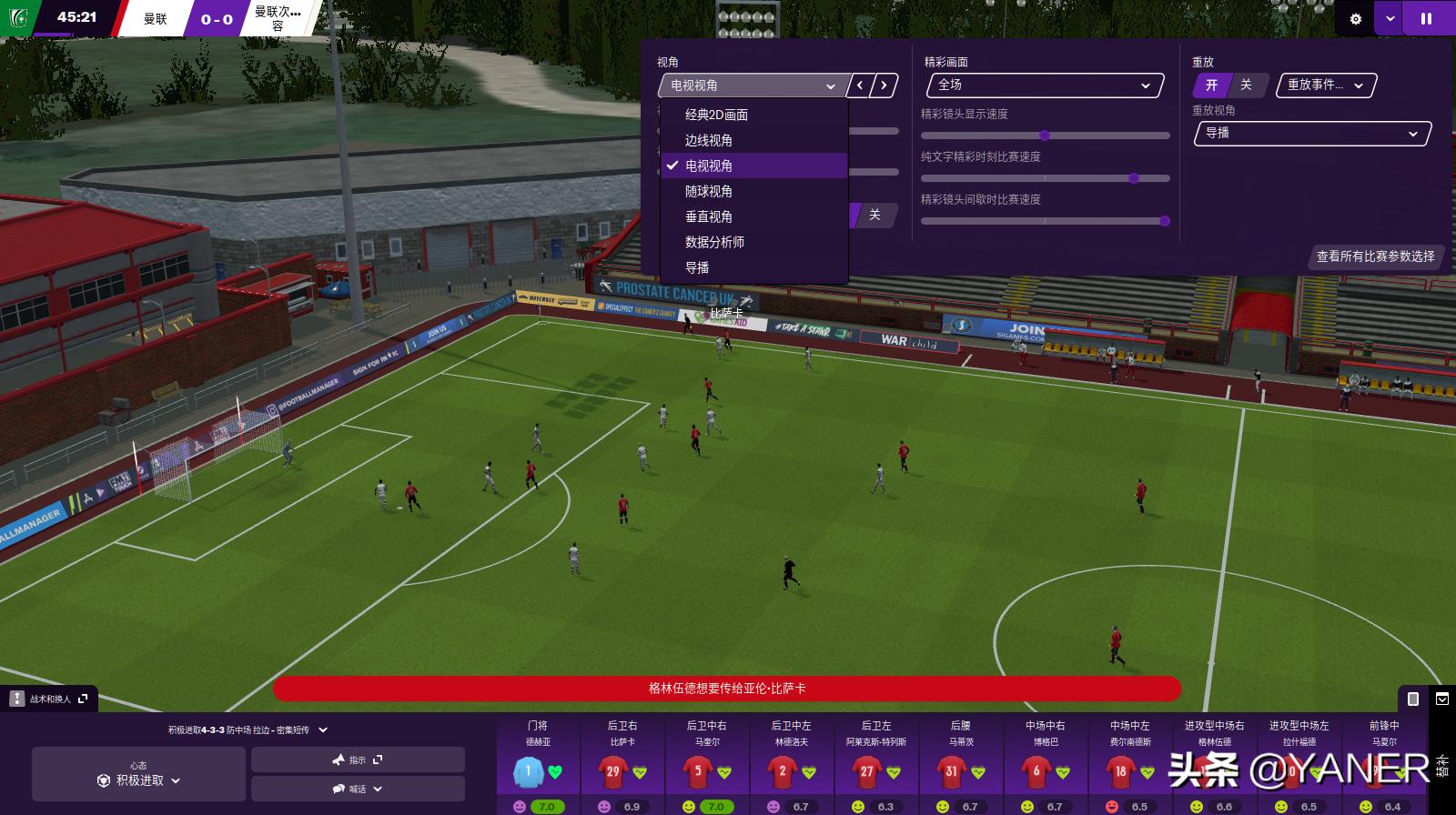Click the previous camera arrow
The image size is (1456, 815).
pos(860,86)
